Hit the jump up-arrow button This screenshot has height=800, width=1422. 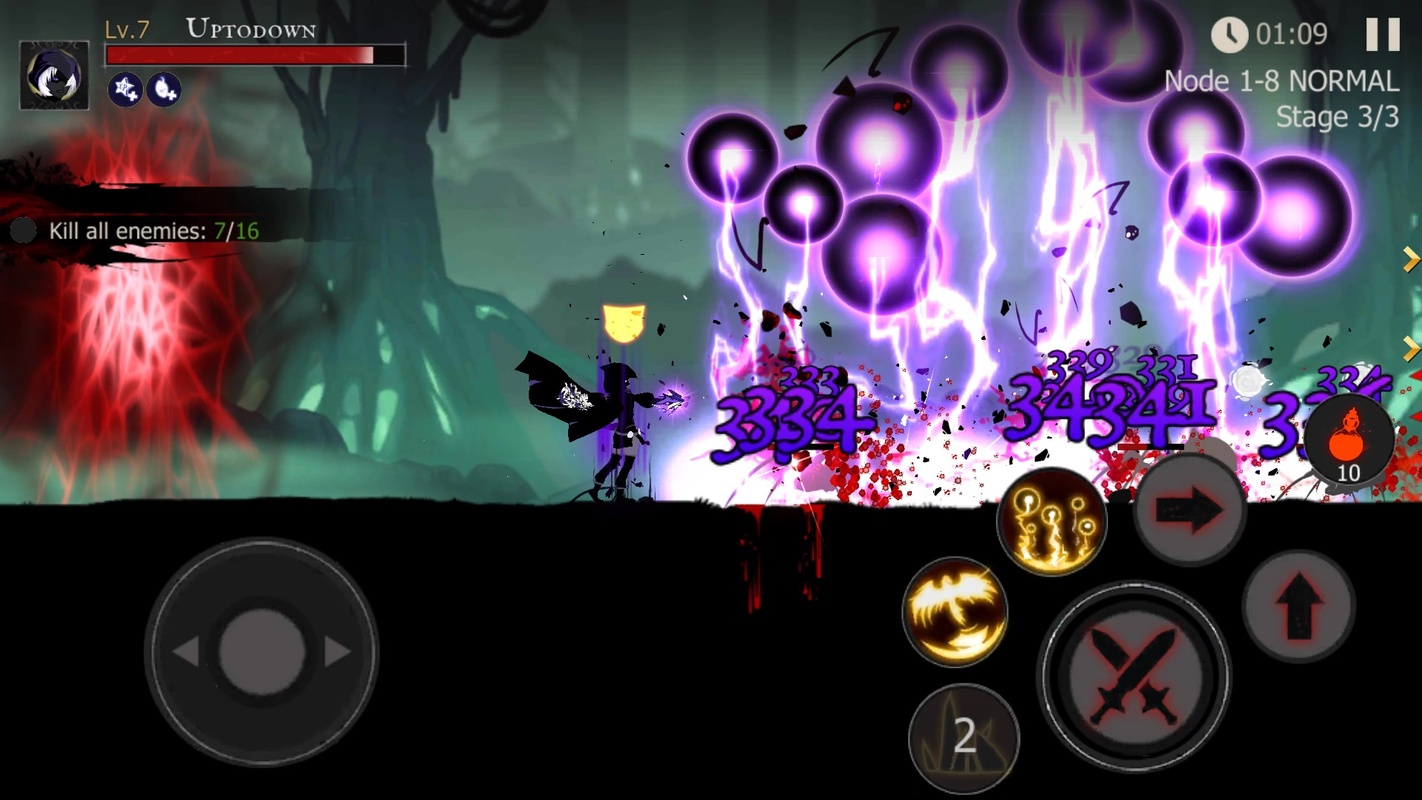pos(1298,606)
